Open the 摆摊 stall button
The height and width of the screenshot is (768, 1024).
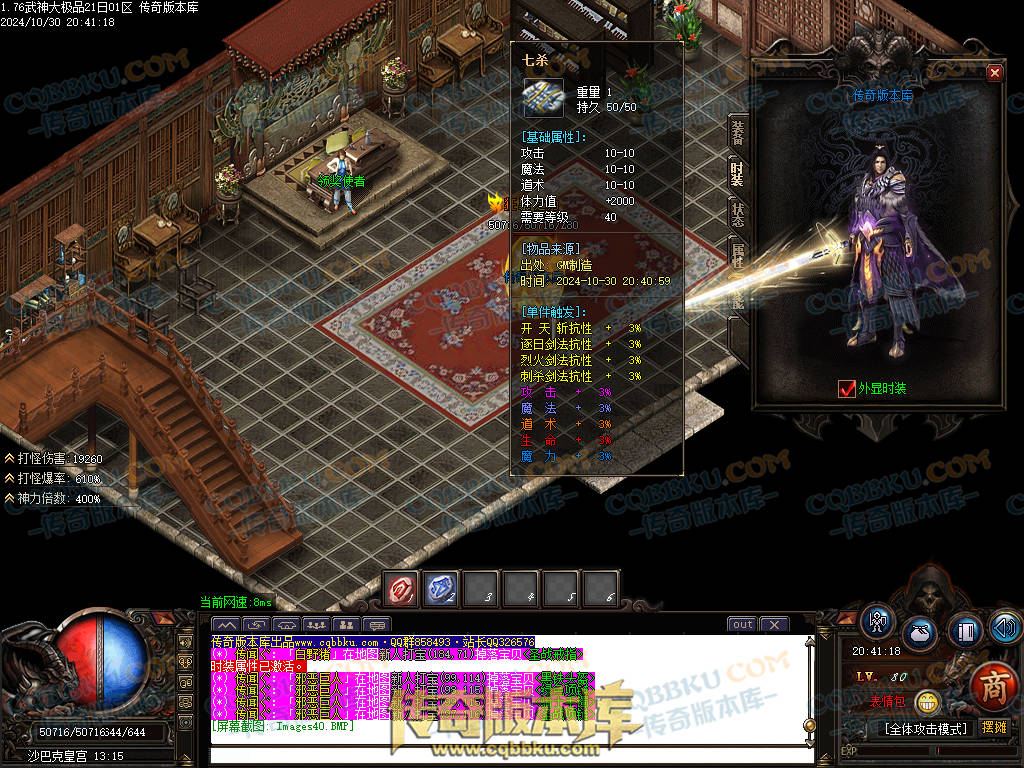[994, 728]
